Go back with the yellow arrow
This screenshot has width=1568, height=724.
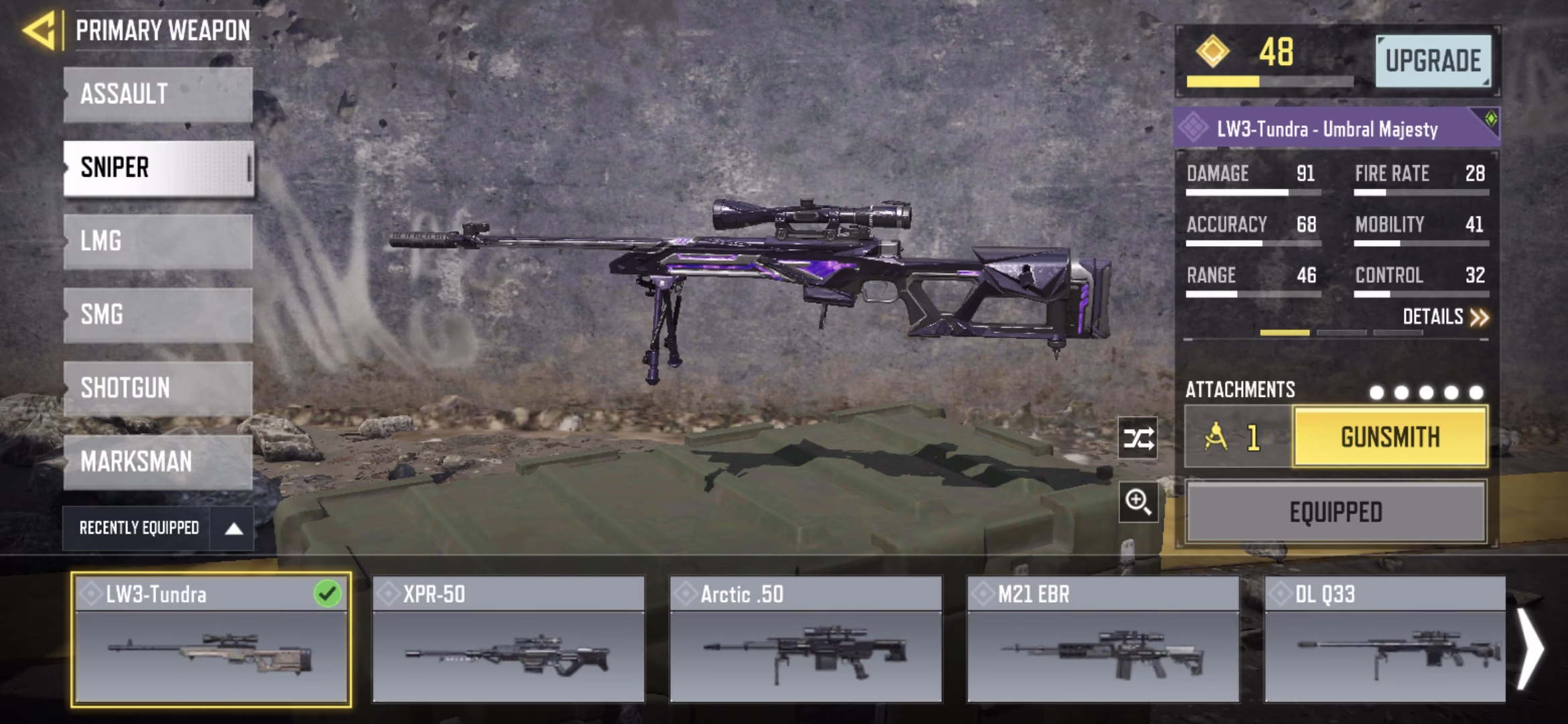[x=39, y=31]
